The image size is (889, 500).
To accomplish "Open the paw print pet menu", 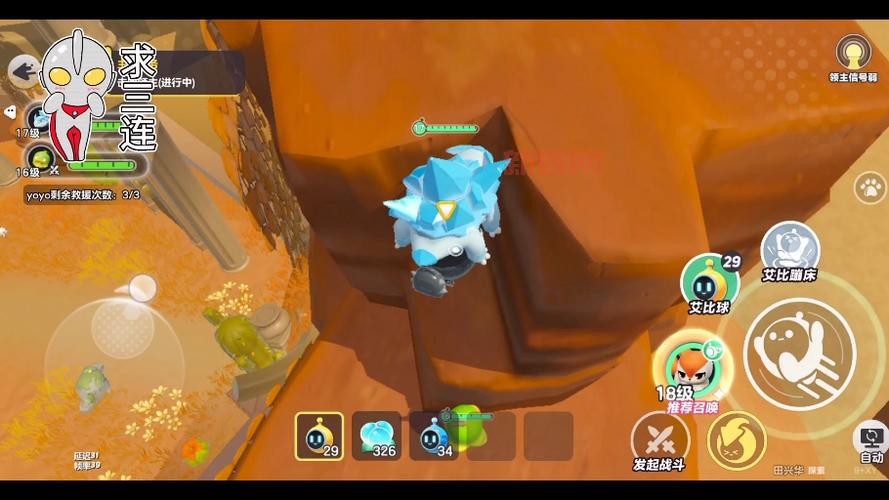I will click(x=870, y=187).
